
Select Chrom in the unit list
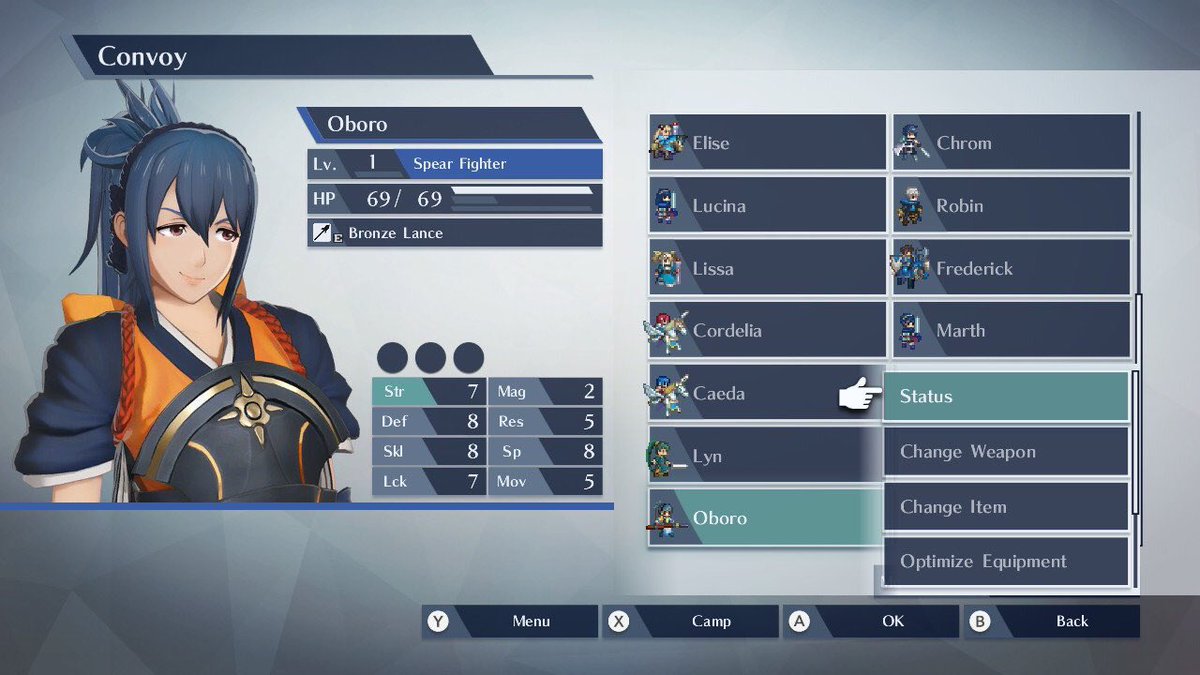(1011, 143)
